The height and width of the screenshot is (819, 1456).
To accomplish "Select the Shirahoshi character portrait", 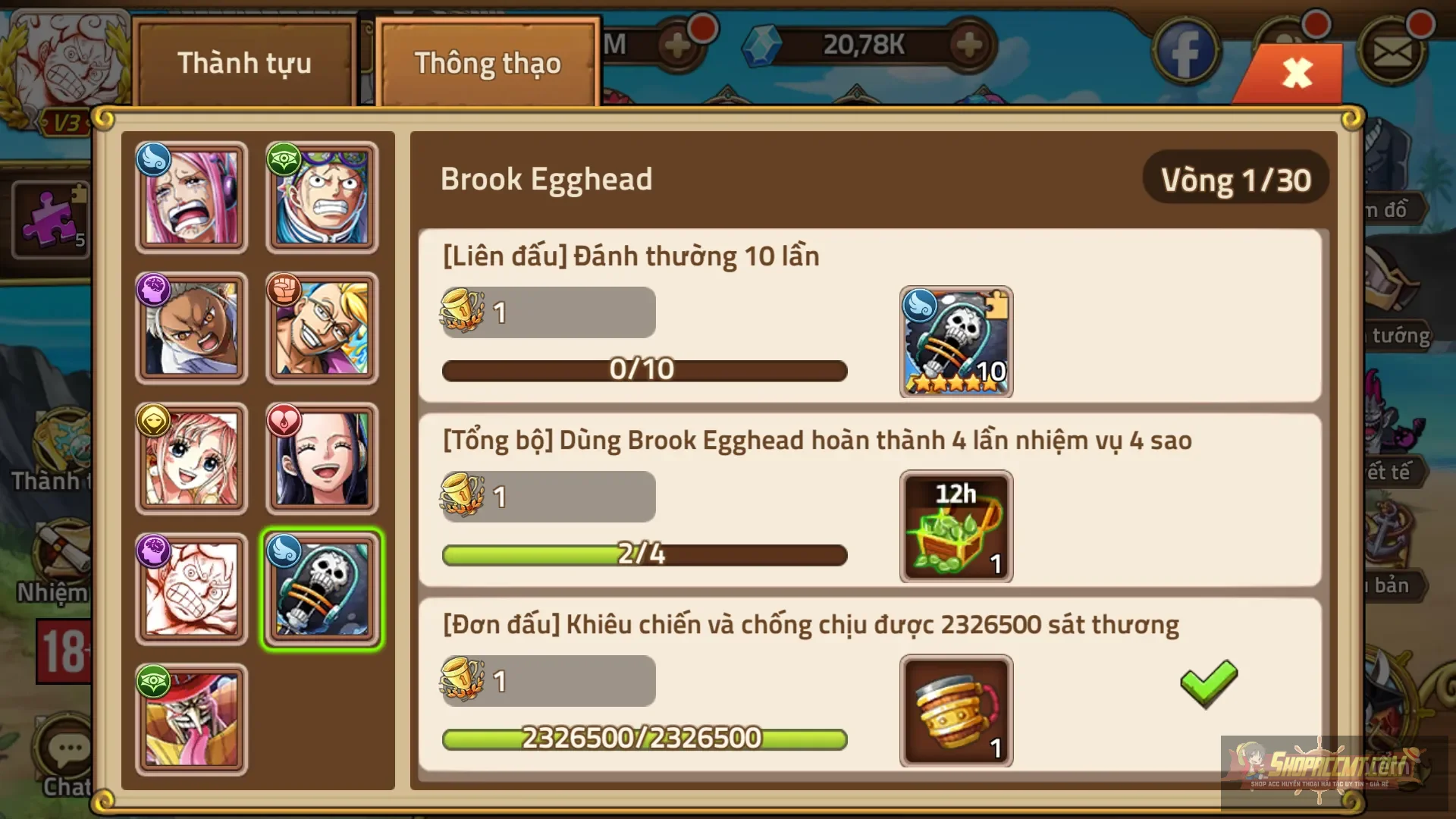I will coord(191,458).
